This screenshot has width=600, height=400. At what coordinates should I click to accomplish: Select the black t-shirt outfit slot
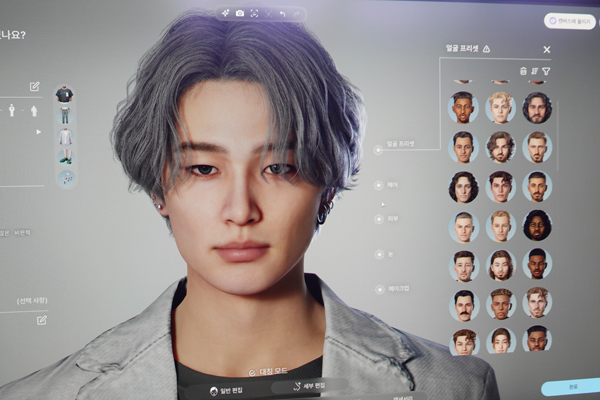(64, 95)
